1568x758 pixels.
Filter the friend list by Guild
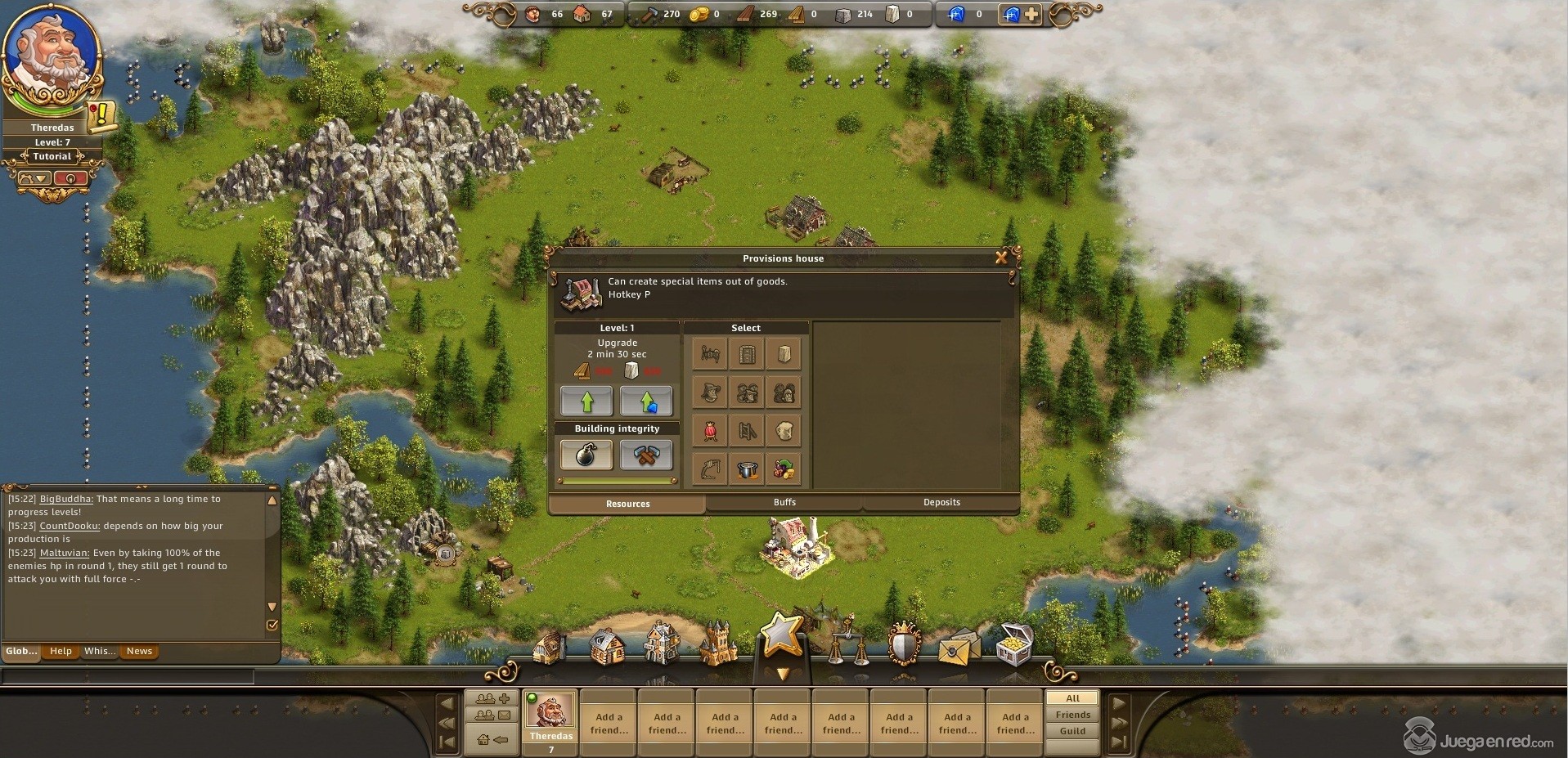1072,731
